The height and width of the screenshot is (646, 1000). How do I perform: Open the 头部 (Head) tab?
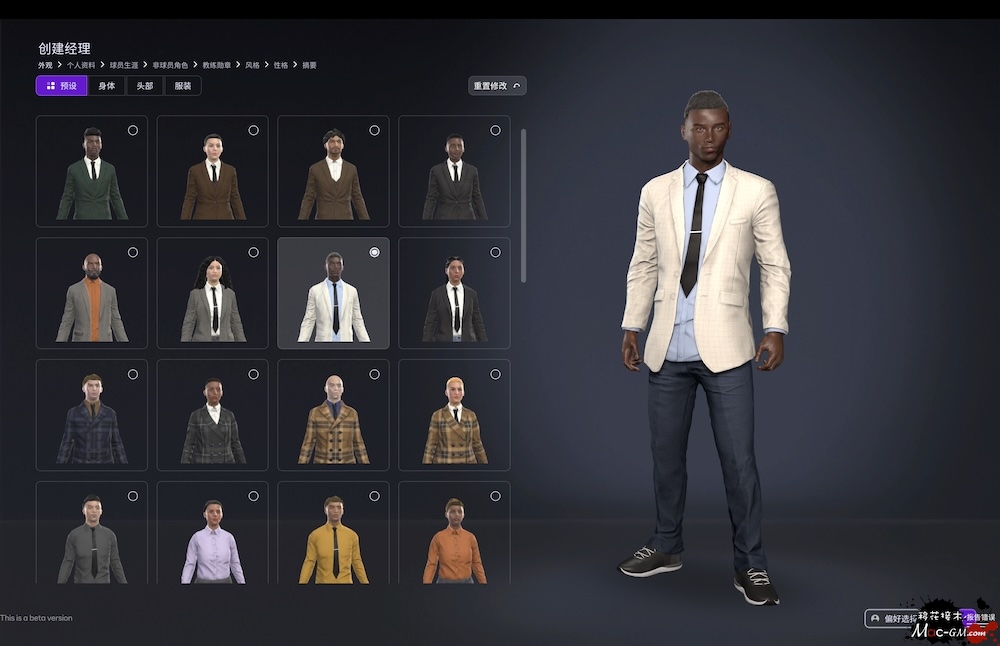(145, 86)
